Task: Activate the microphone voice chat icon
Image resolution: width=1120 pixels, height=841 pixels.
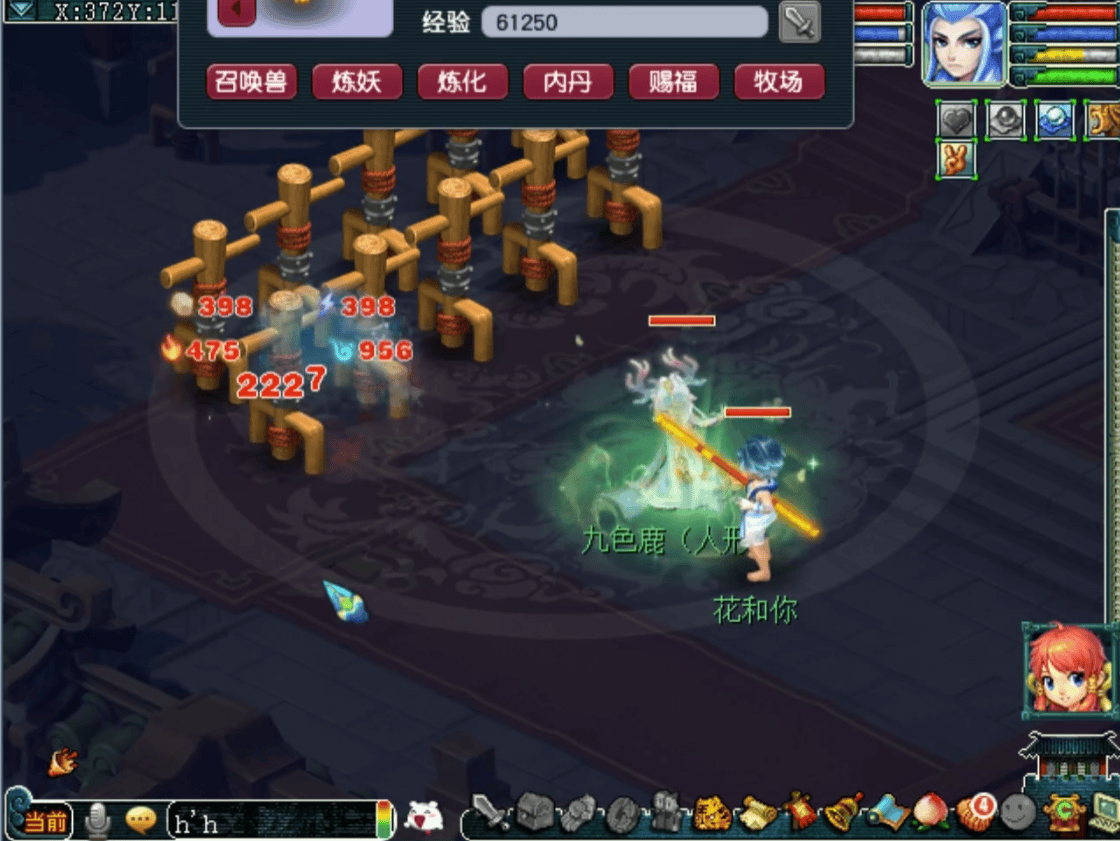Action: coord(98,821)
